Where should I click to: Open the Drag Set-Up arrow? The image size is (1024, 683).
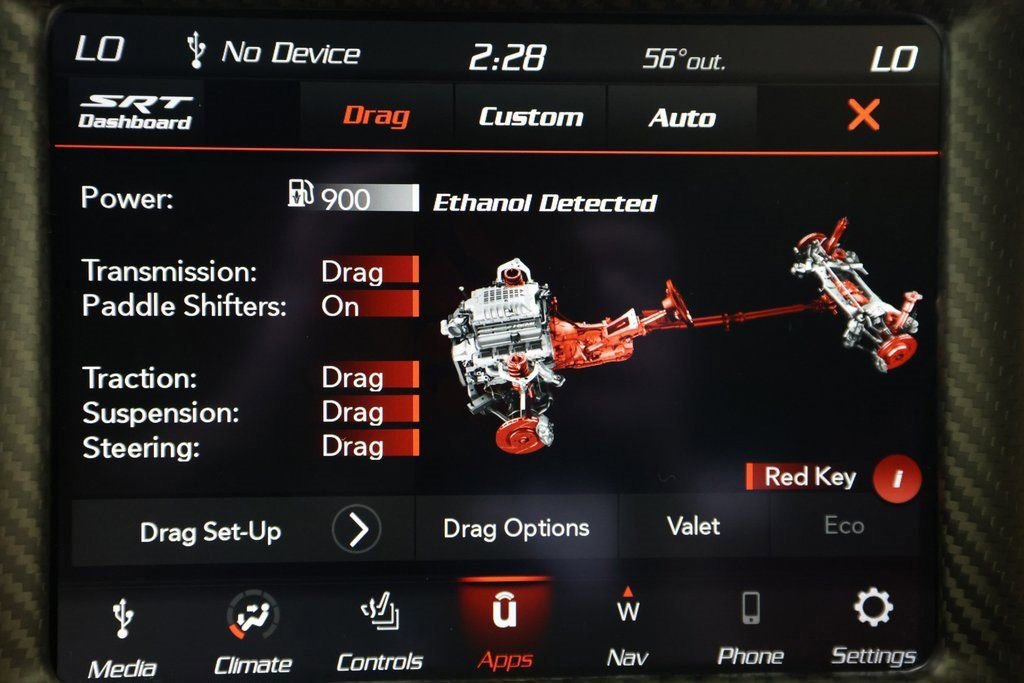click(x=356, y=530)
